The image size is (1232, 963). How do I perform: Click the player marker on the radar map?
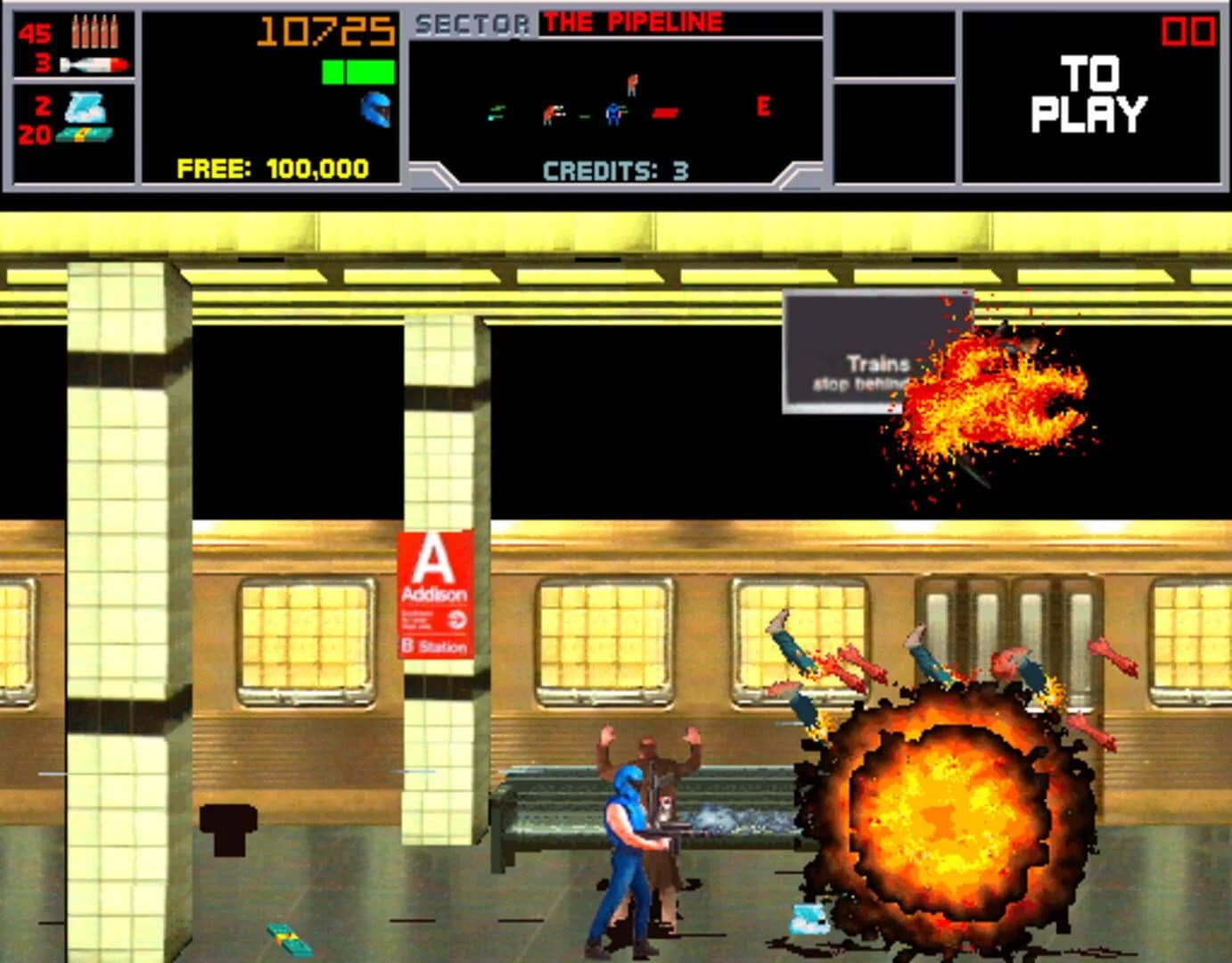(x=612, y=113)
